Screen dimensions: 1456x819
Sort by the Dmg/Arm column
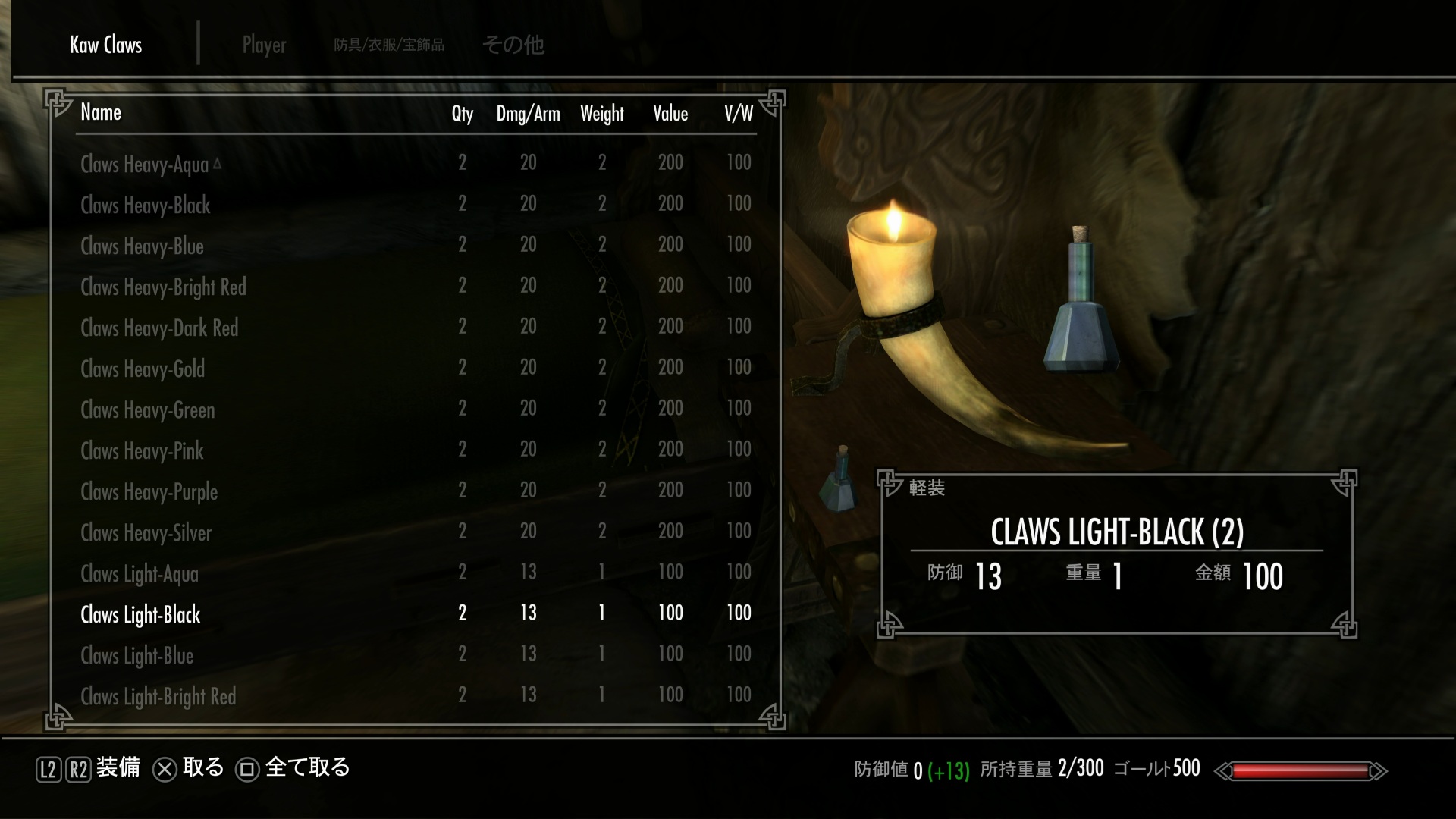(528, 114)
